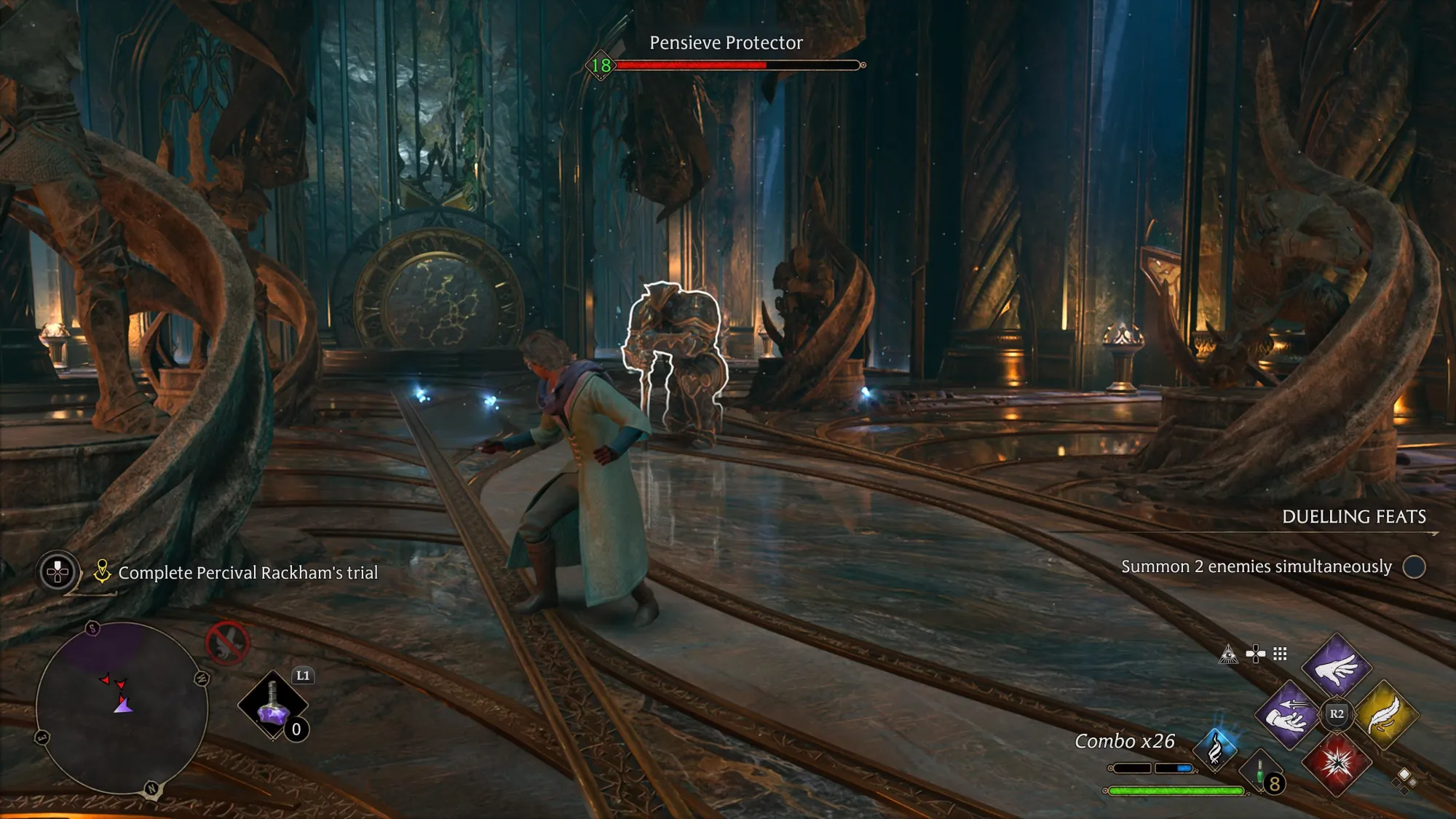The image size is (1456, 819).
Task: Cast the red explosion damage spell
Action: pos(1337,762)
